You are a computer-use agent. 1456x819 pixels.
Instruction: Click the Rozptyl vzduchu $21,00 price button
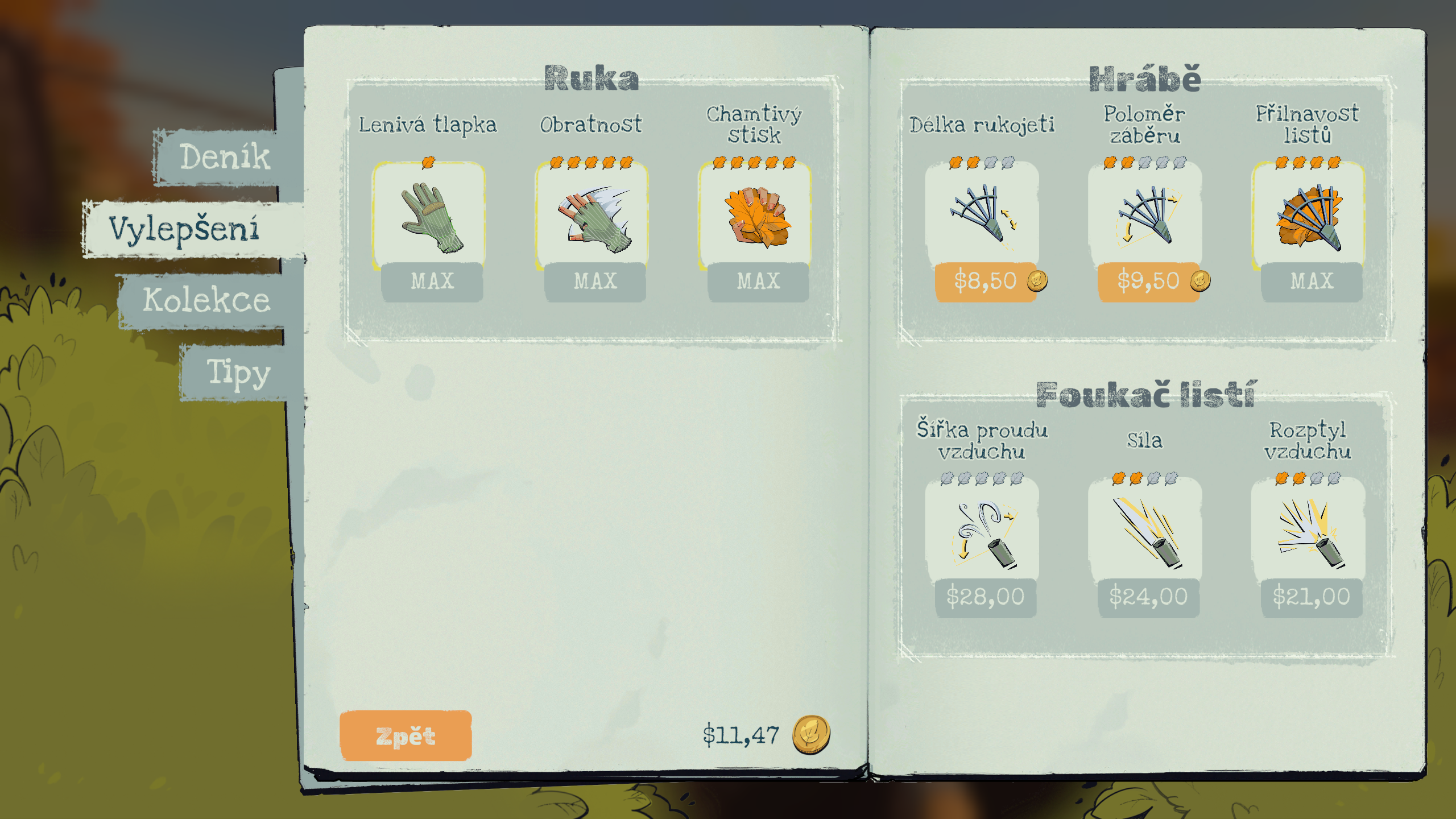1311,597
